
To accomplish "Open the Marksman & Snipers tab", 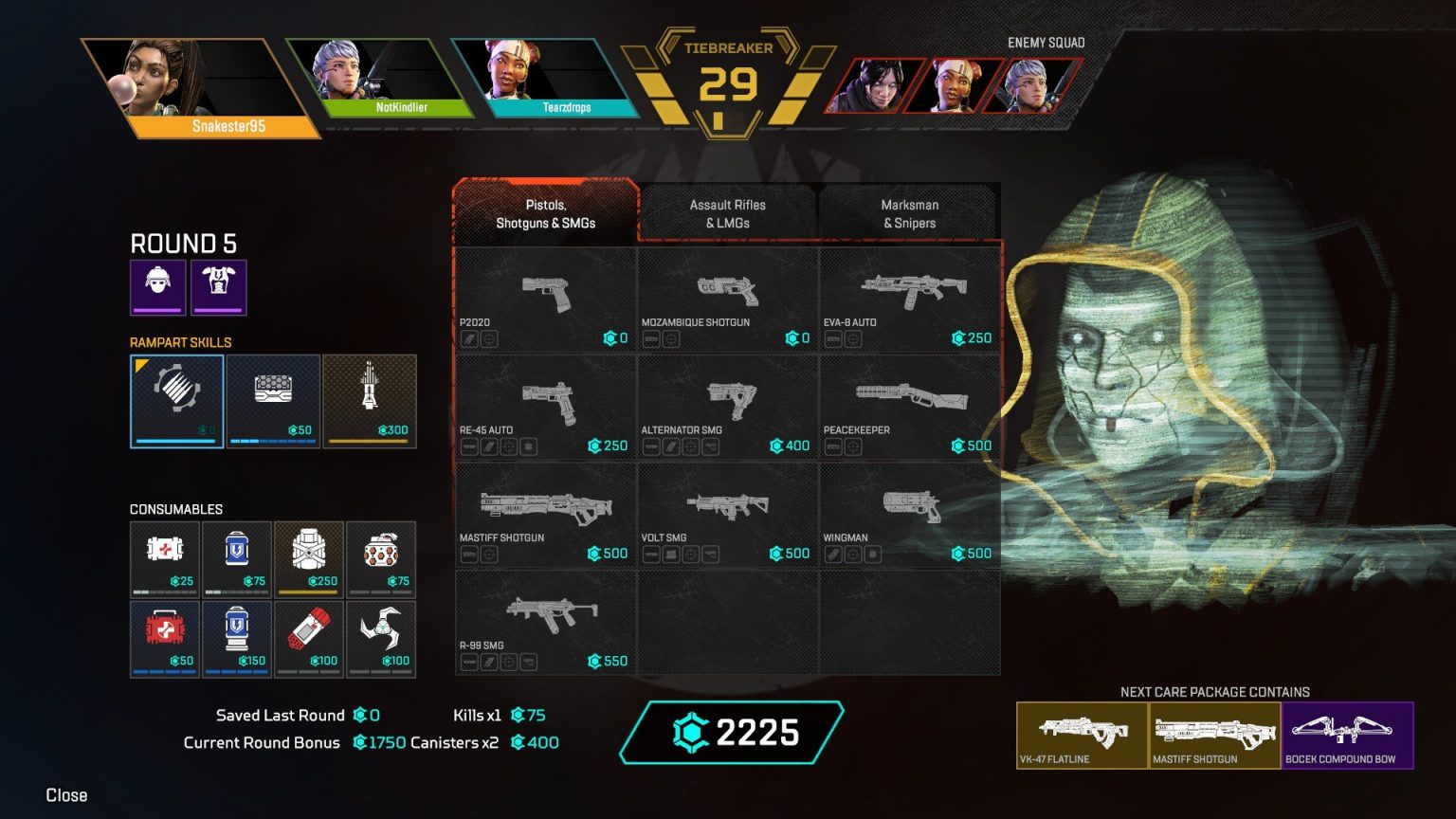I will (909, 212).
